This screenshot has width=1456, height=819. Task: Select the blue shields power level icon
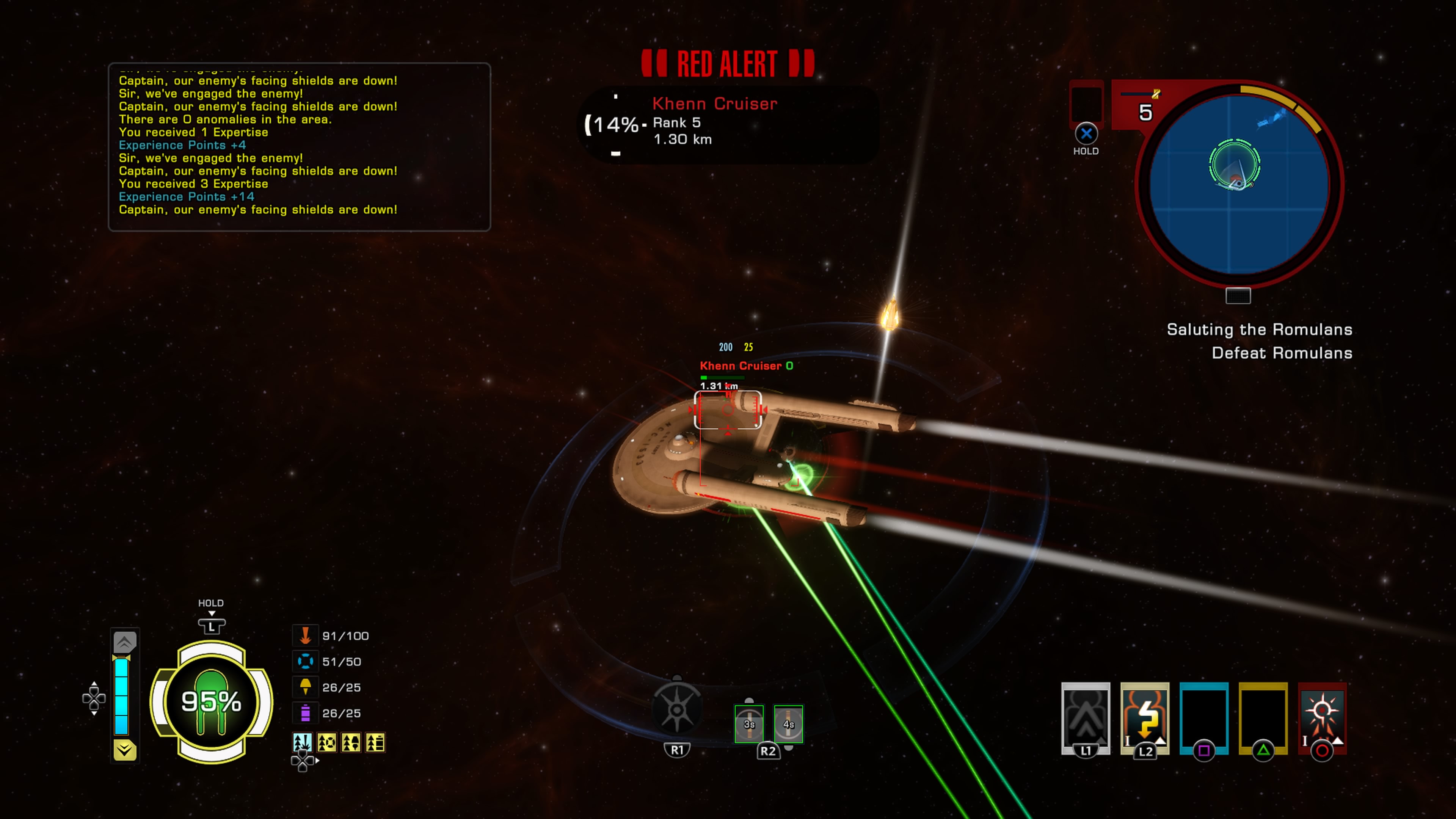305,661
